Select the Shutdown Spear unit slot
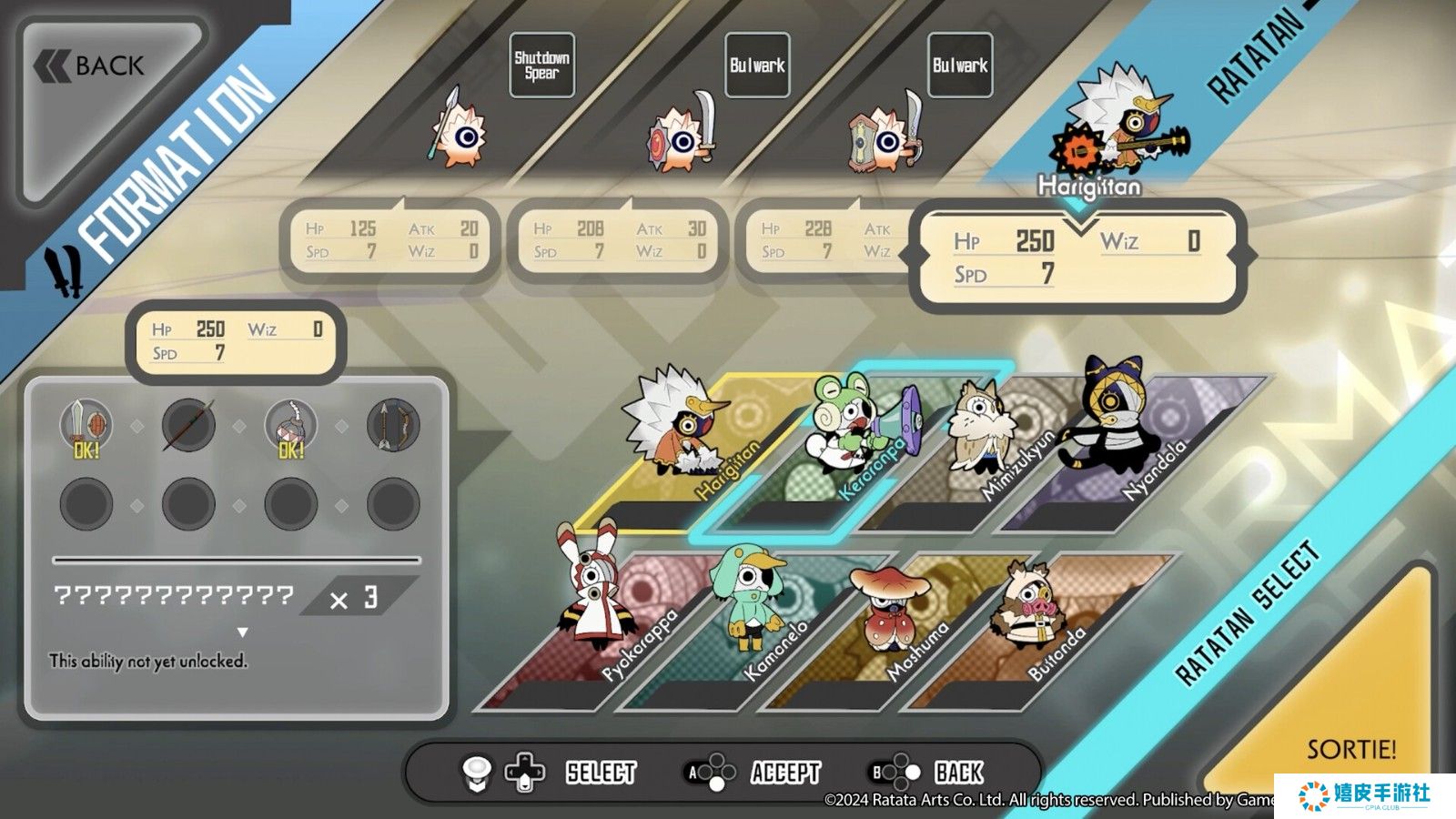 click(541, 66)
